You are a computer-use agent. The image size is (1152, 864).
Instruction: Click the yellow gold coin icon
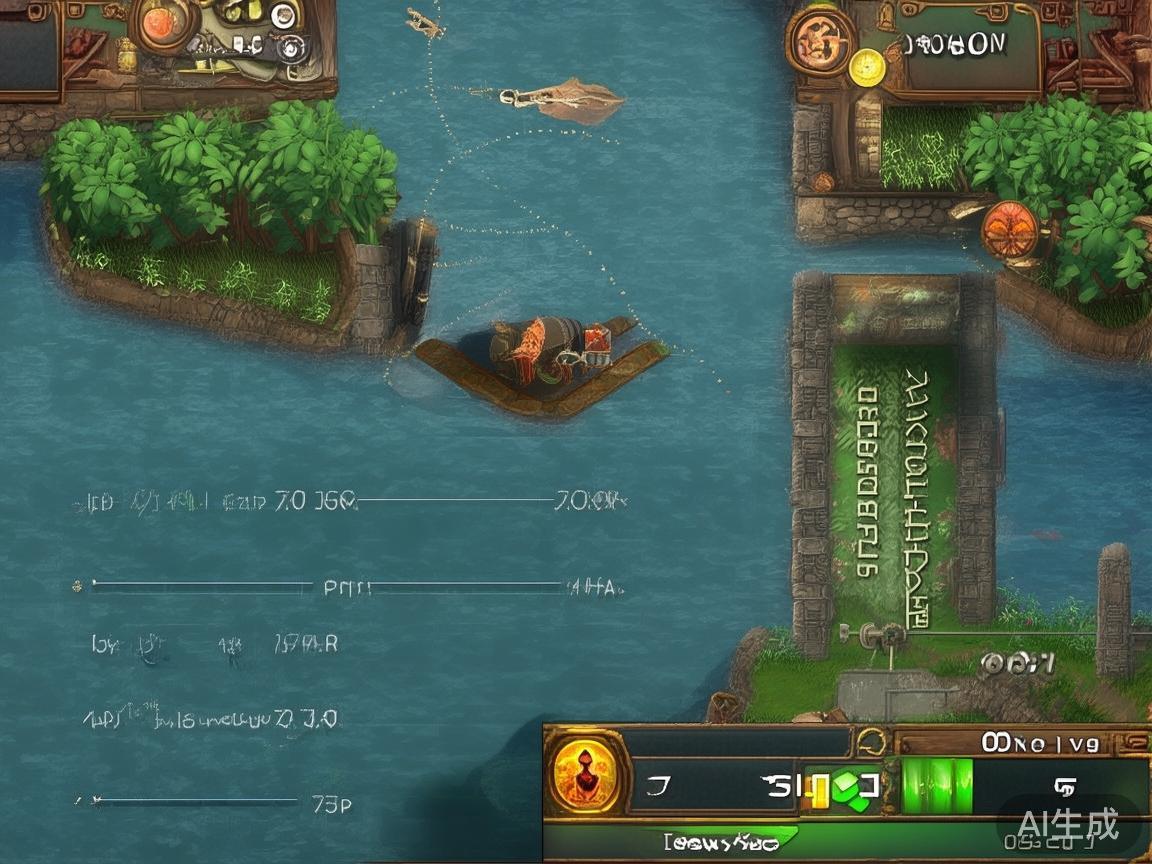(x=867, y=66)
